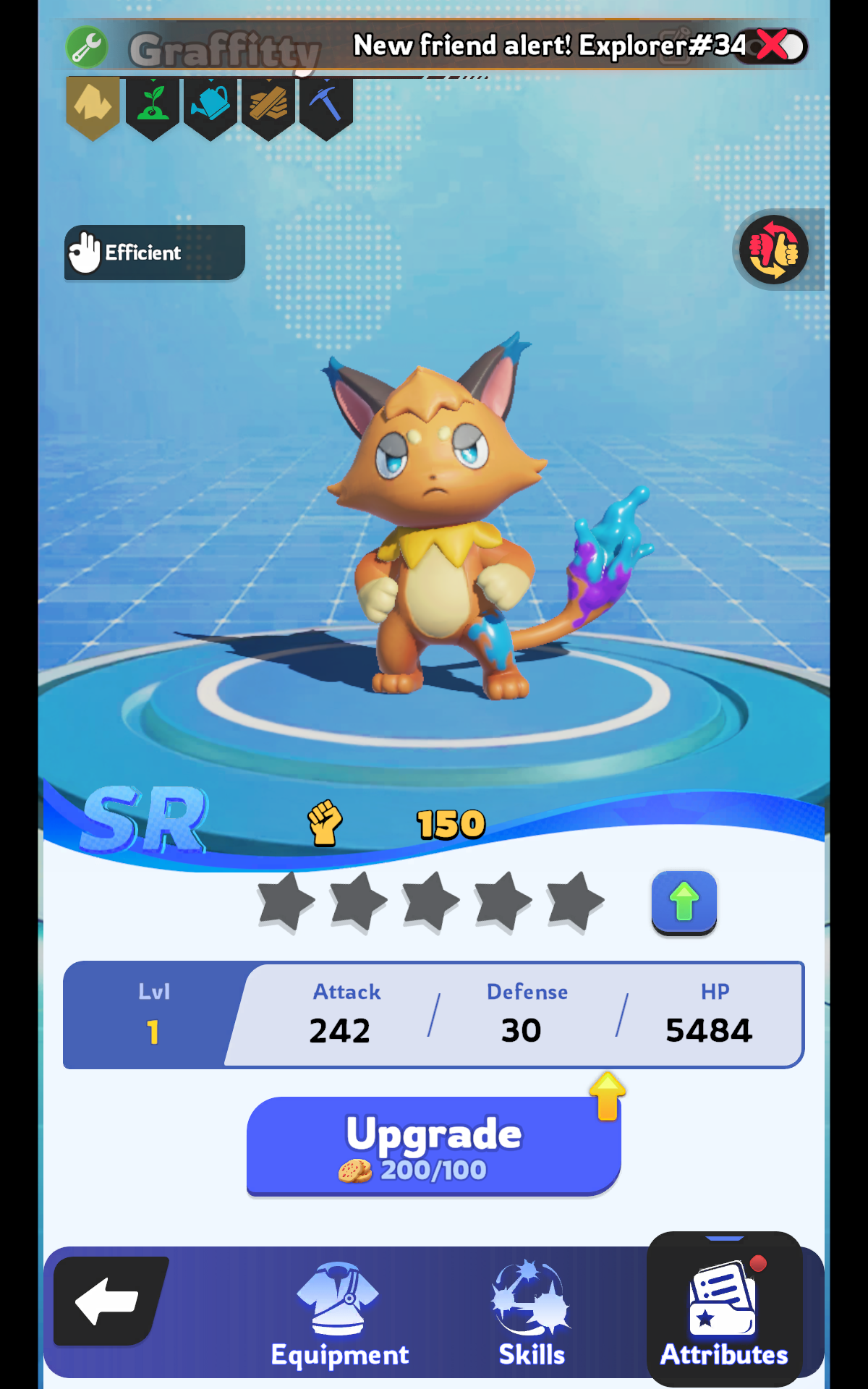The image size is (868, 1389).
Task: Select the green seedling planting badge
Action: pos(153,106)
